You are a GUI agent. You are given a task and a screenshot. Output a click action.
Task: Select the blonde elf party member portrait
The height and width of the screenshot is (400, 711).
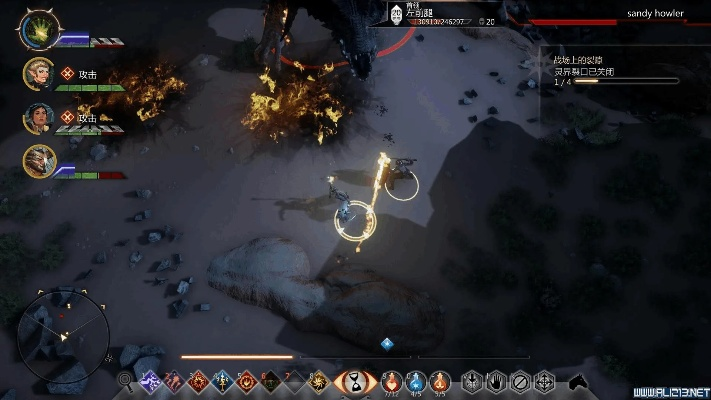[x=39, y=75]
